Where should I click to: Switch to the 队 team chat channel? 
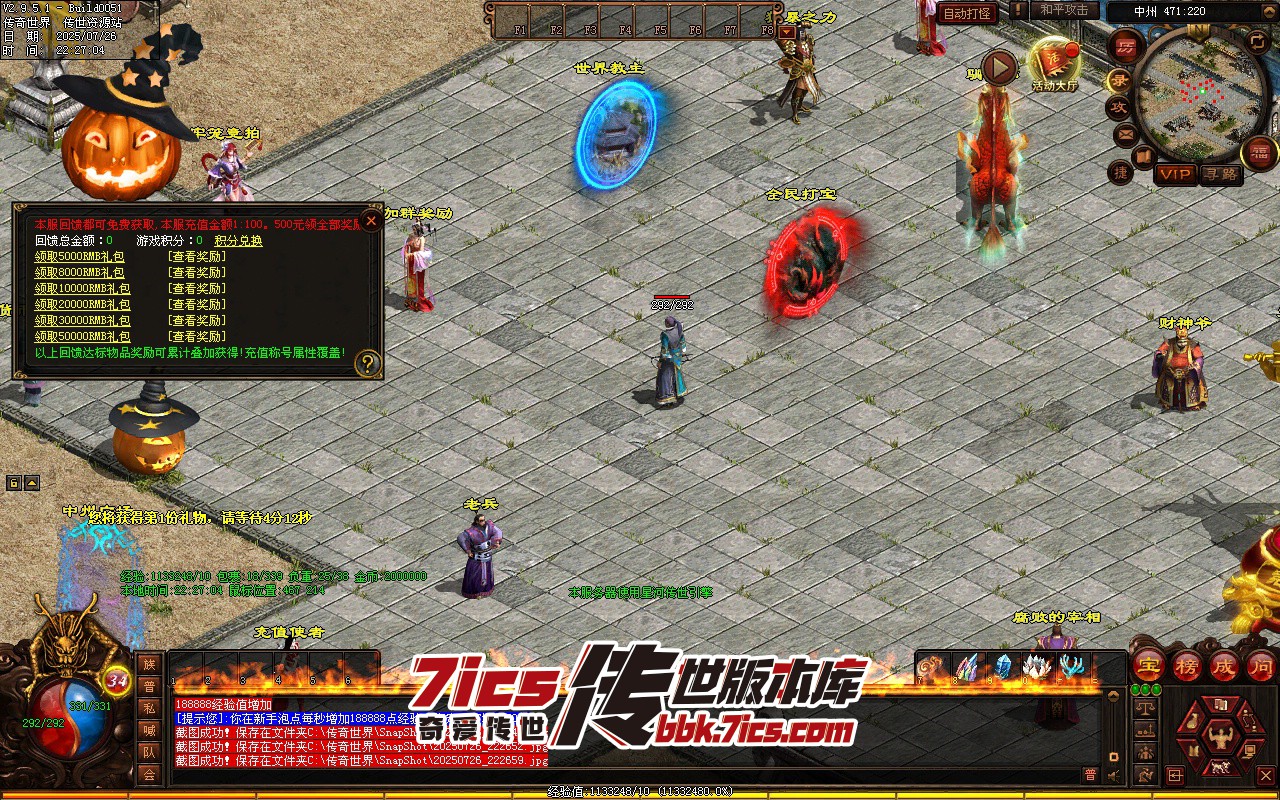click(x=149, y=752)
